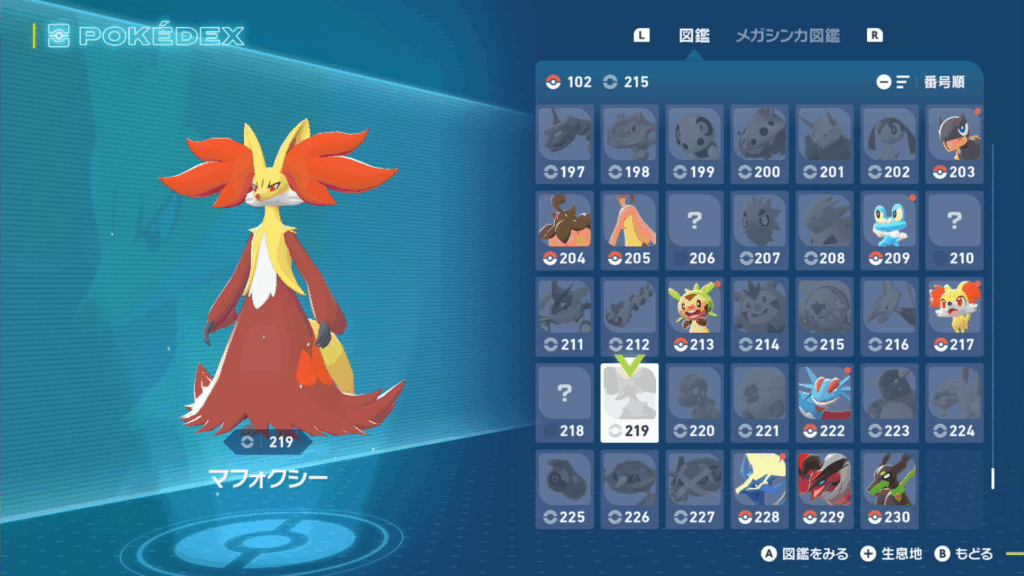Switch to the メガシンカ図鑑 tab
The height and width of the screenshot is (576, 1024).
click(787, 36)
